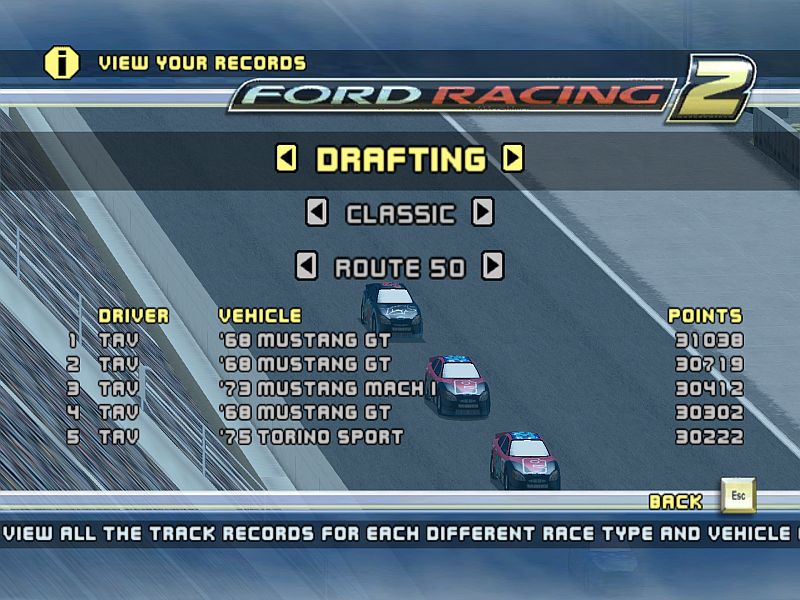Viewport: 800px width, 600px height.
Task: Click the yellow info icon
Action: tap(62, 62)
